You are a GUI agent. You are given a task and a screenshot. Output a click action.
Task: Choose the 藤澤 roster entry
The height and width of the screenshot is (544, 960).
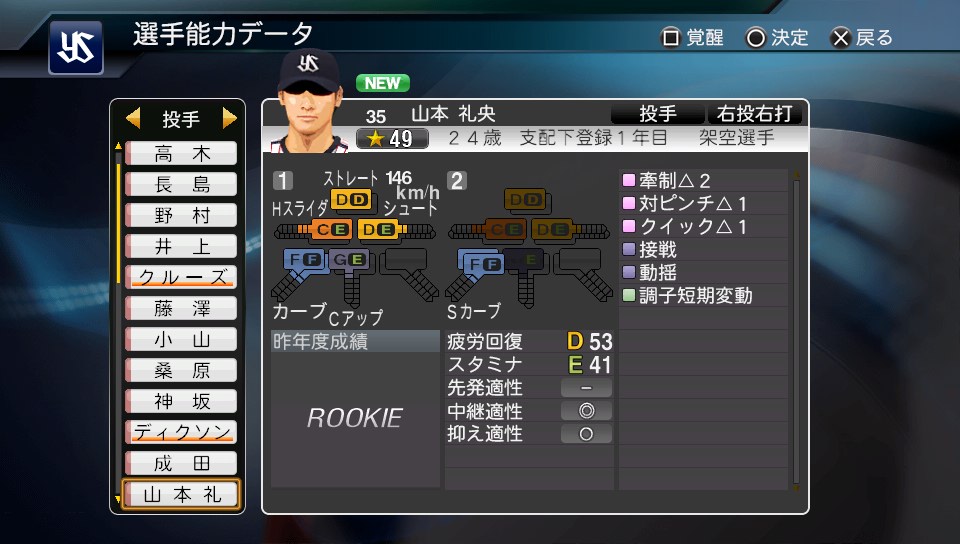point(181,309)
